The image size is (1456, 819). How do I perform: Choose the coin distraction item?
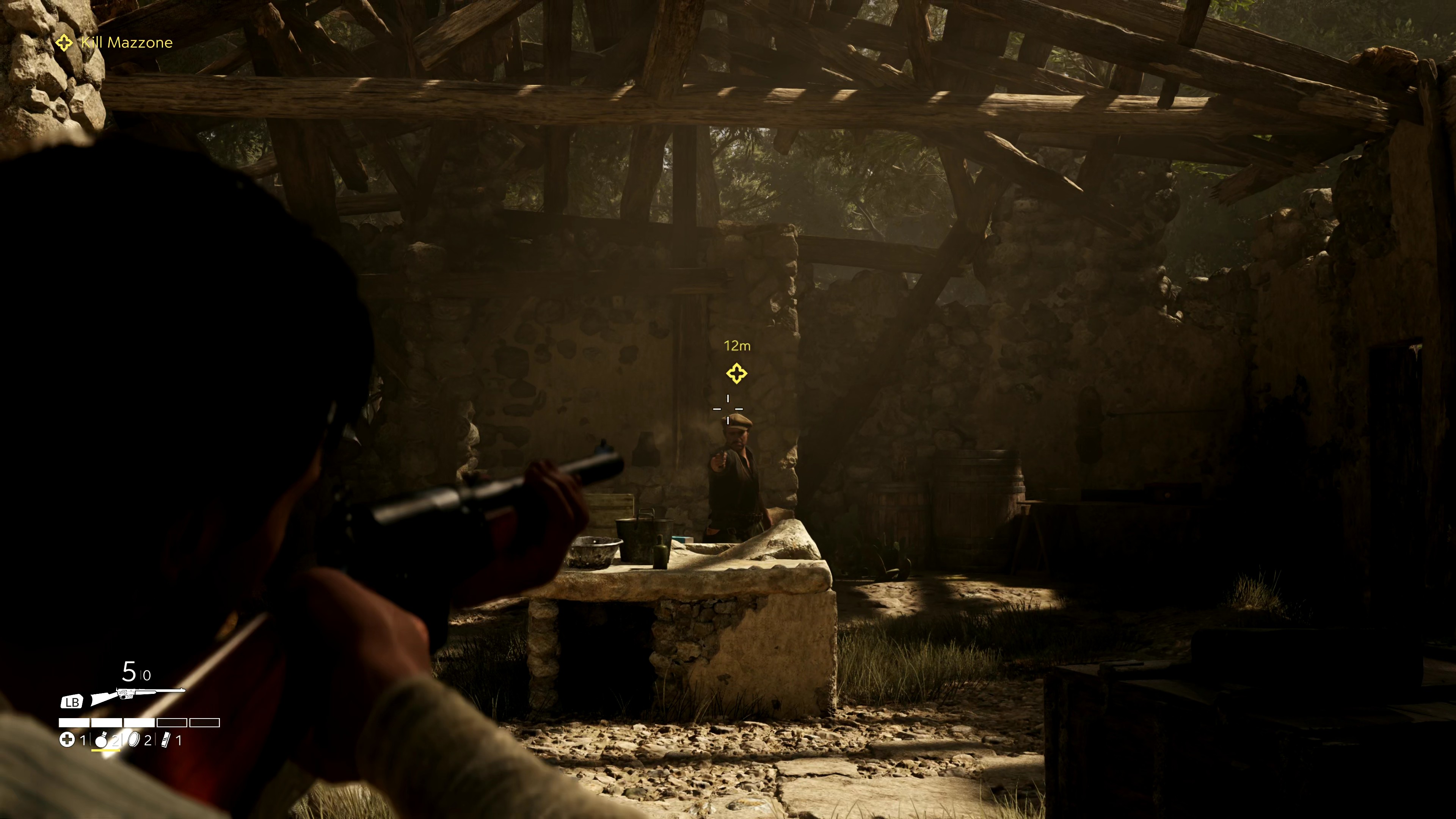pos(134,740)
